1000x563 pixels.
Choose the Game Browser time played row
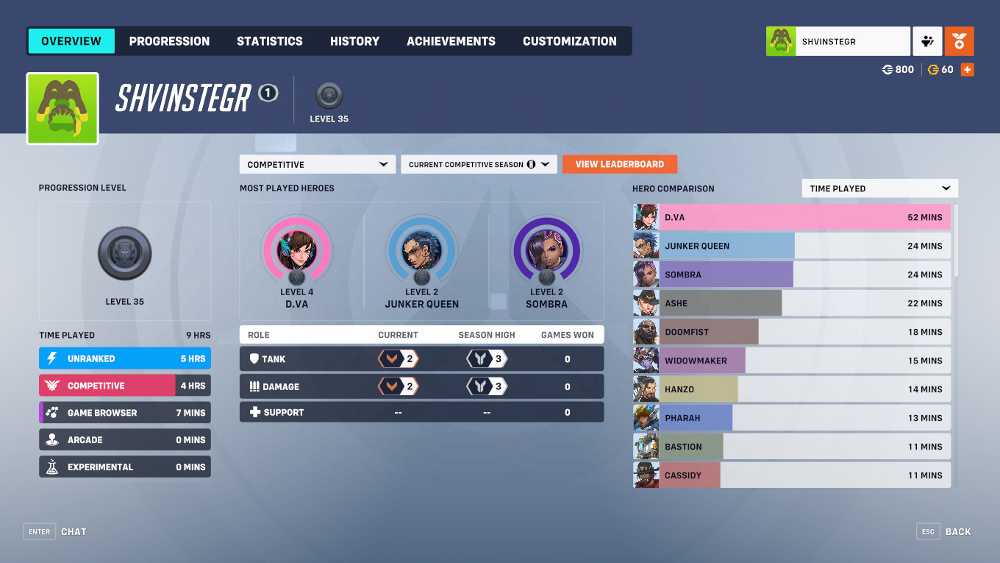coord(125,412)
